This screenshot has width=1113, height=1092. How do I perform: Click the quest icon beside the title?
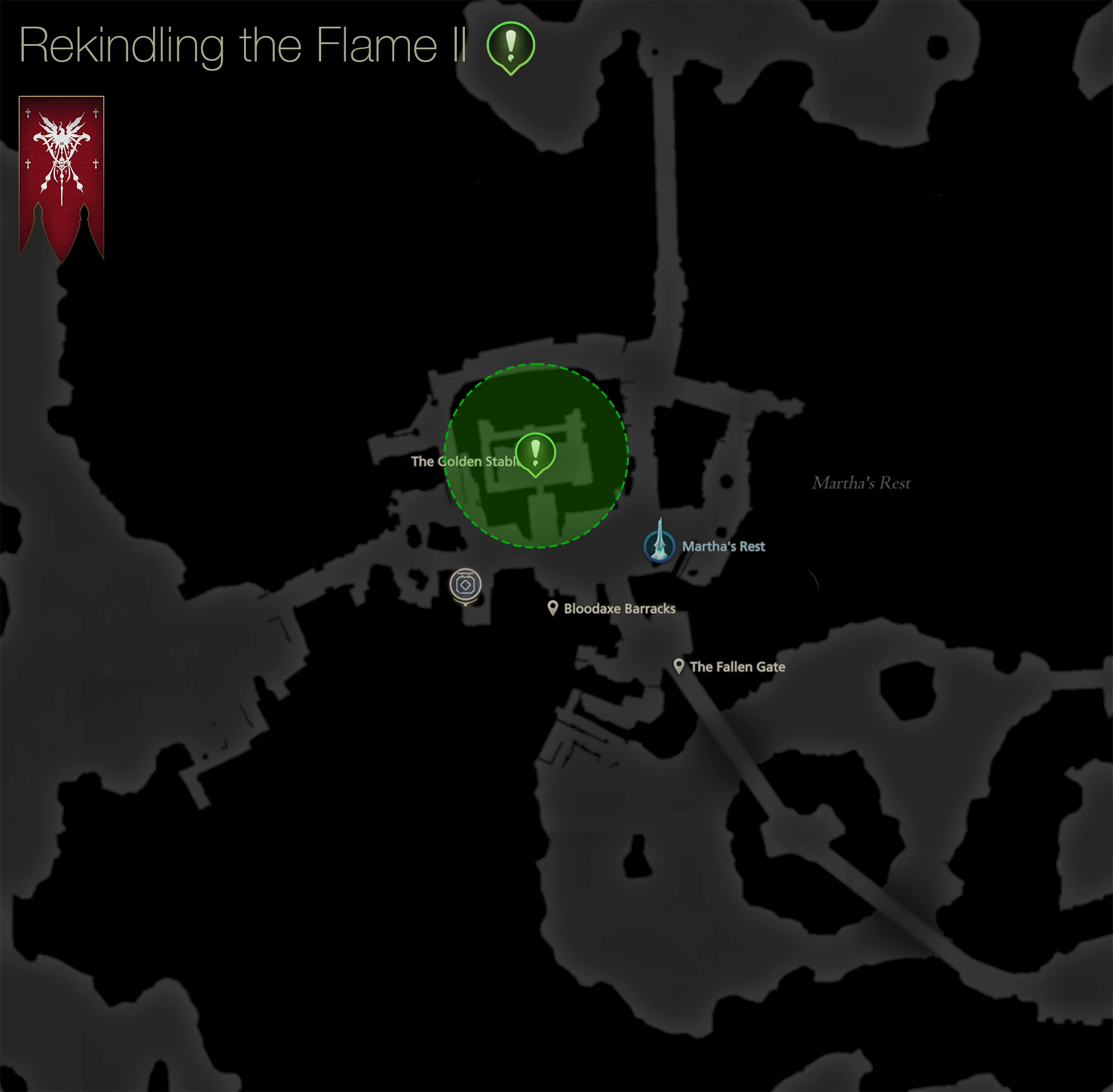coord(511,46)
